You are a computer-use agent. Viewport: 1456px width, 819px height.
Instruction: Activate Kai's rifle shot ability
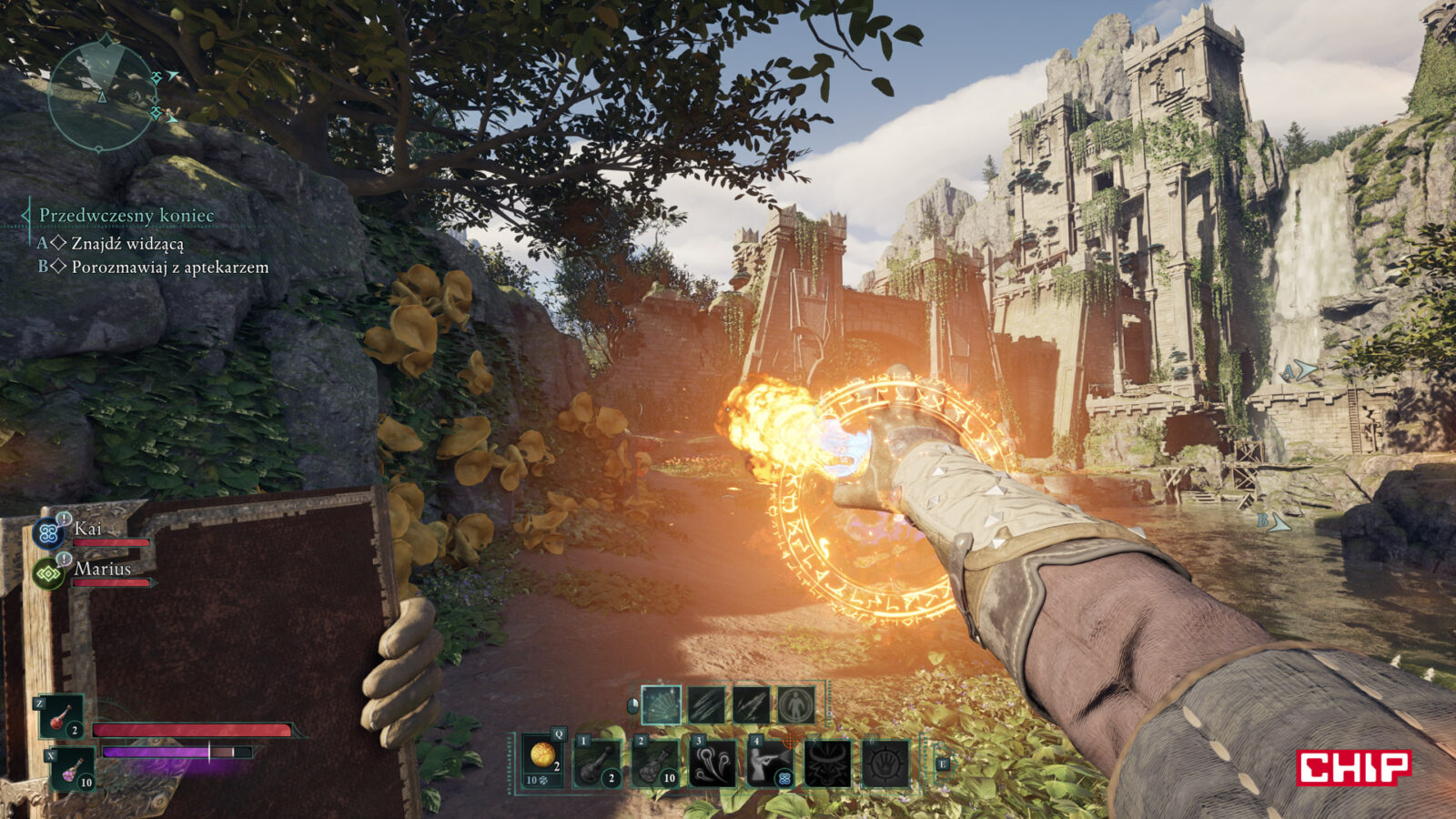tap(770, 762)
